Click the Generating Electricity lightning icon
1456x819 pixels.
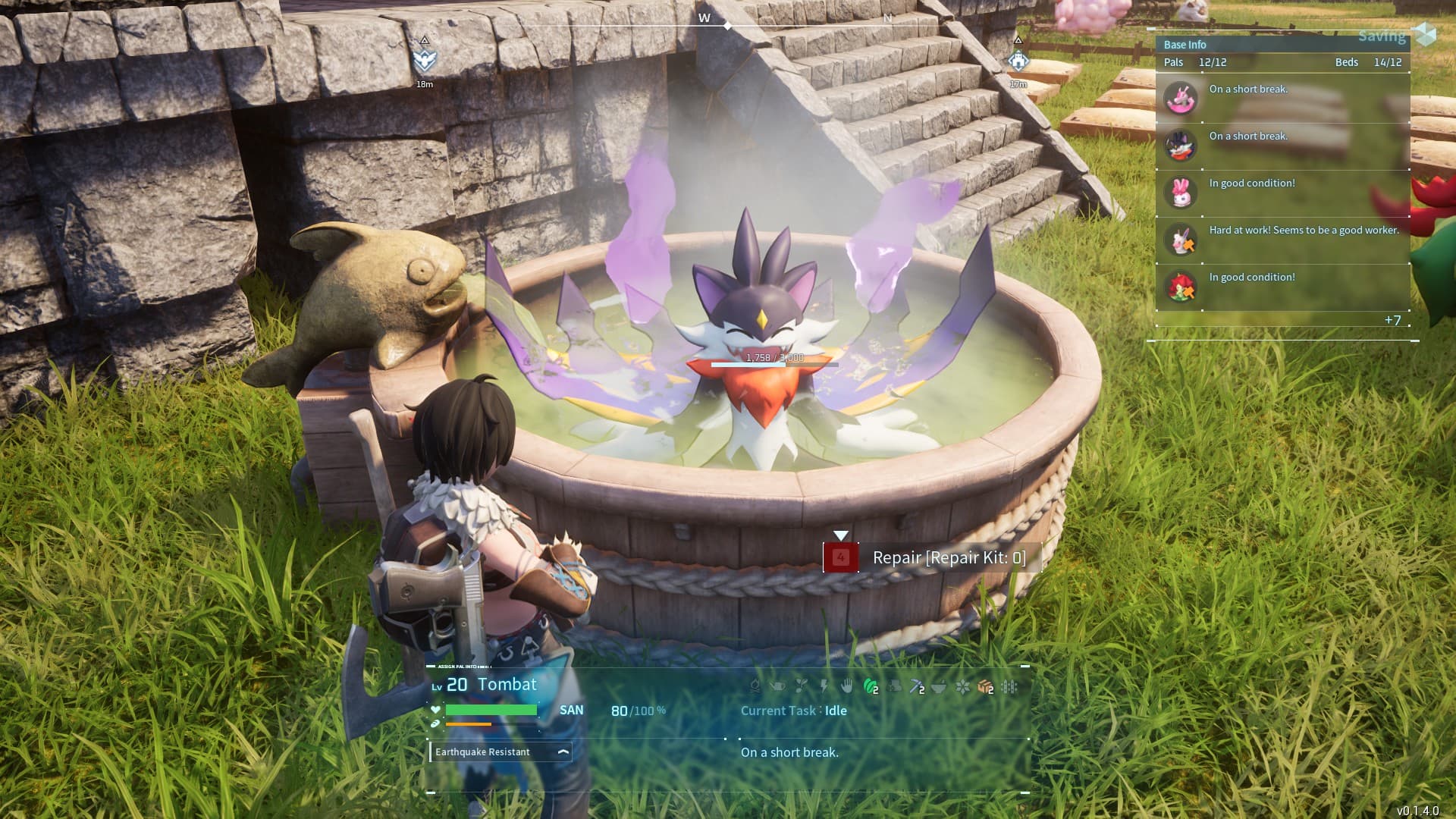(x=824, y=687)
